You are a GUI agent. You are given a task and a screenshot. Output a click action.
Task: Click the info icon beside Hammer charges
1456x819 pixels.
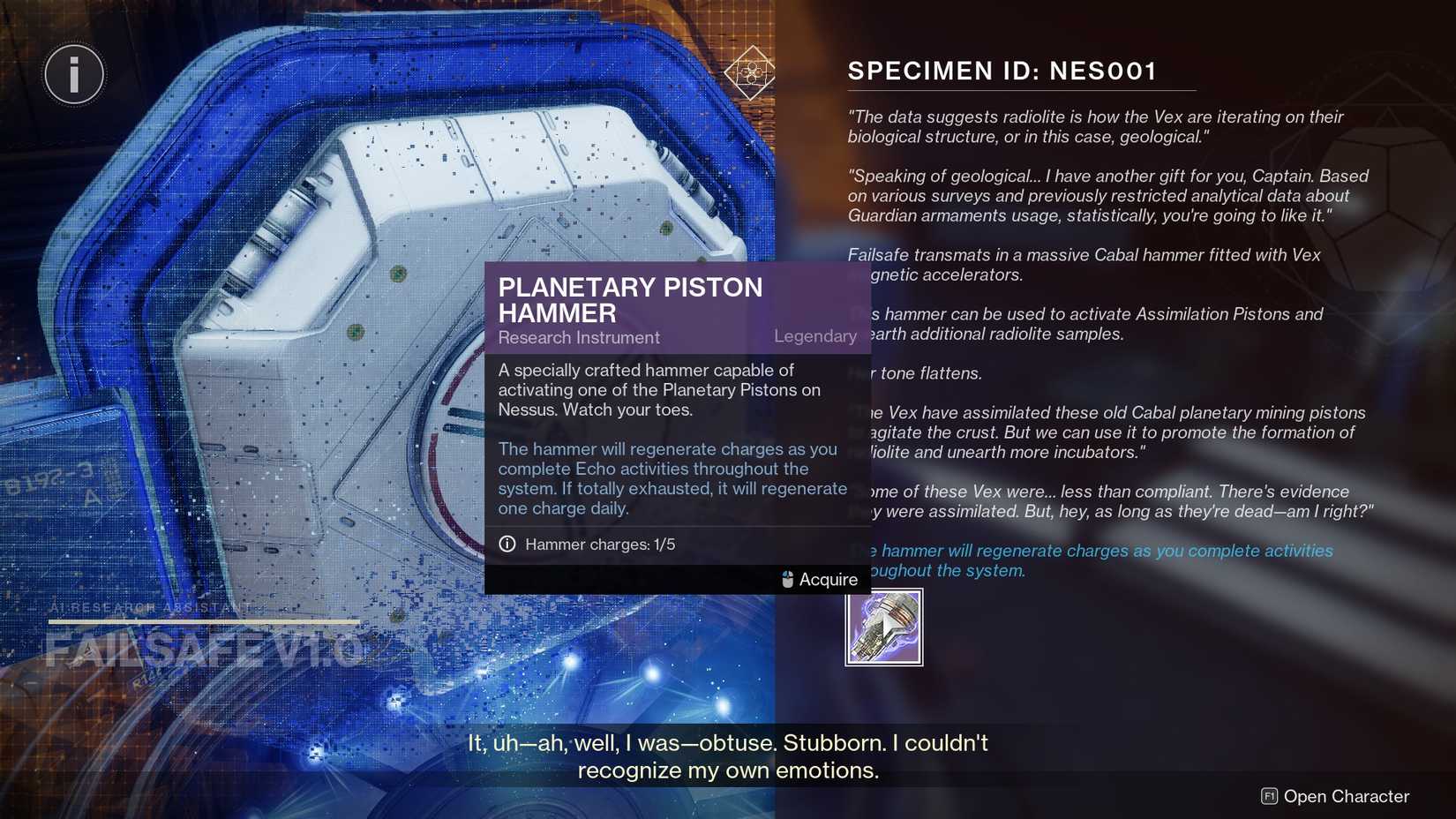[507, 545]
